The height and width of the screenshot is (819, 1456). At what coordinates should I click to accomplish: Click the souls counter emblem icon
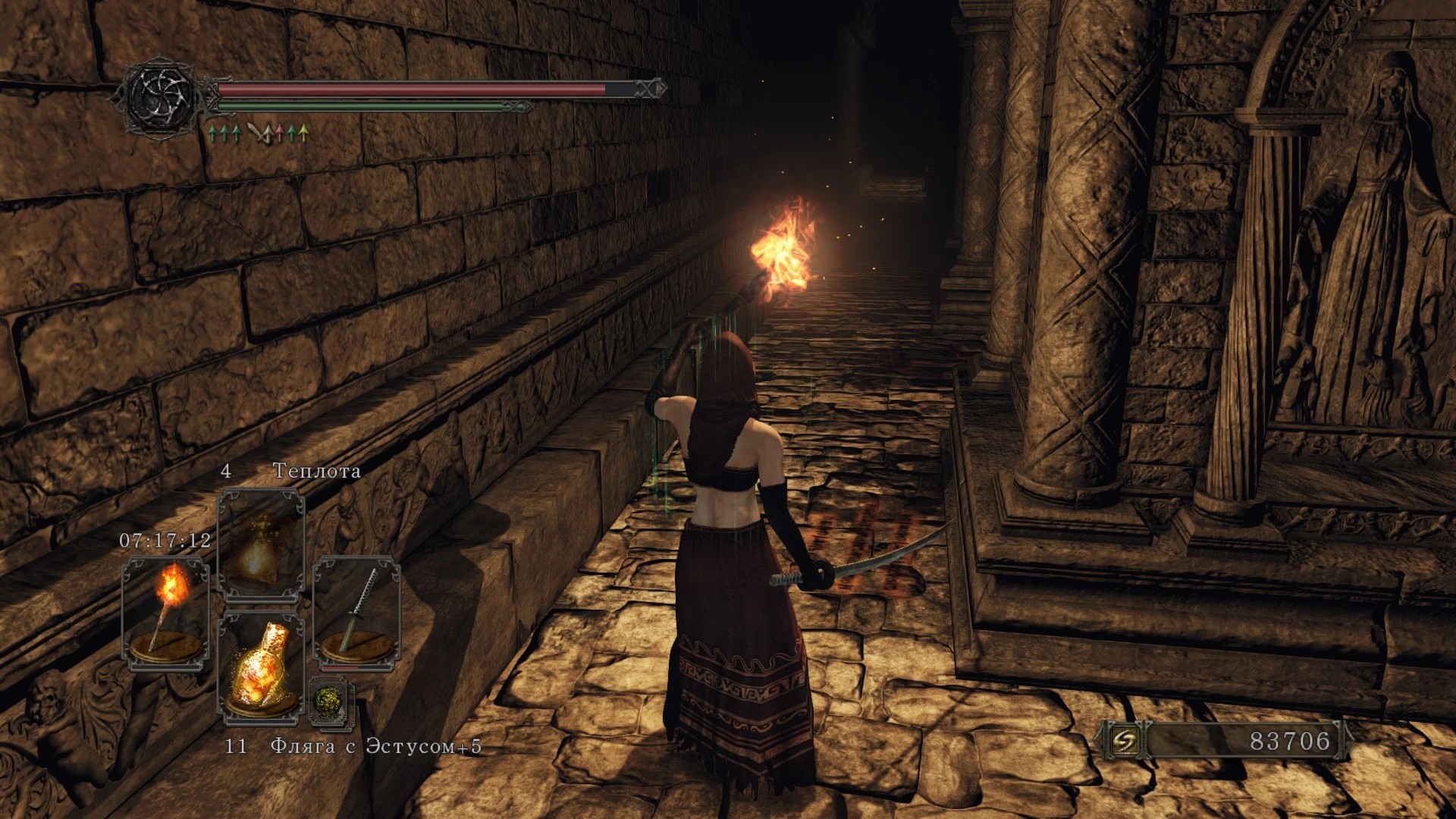1124,741
